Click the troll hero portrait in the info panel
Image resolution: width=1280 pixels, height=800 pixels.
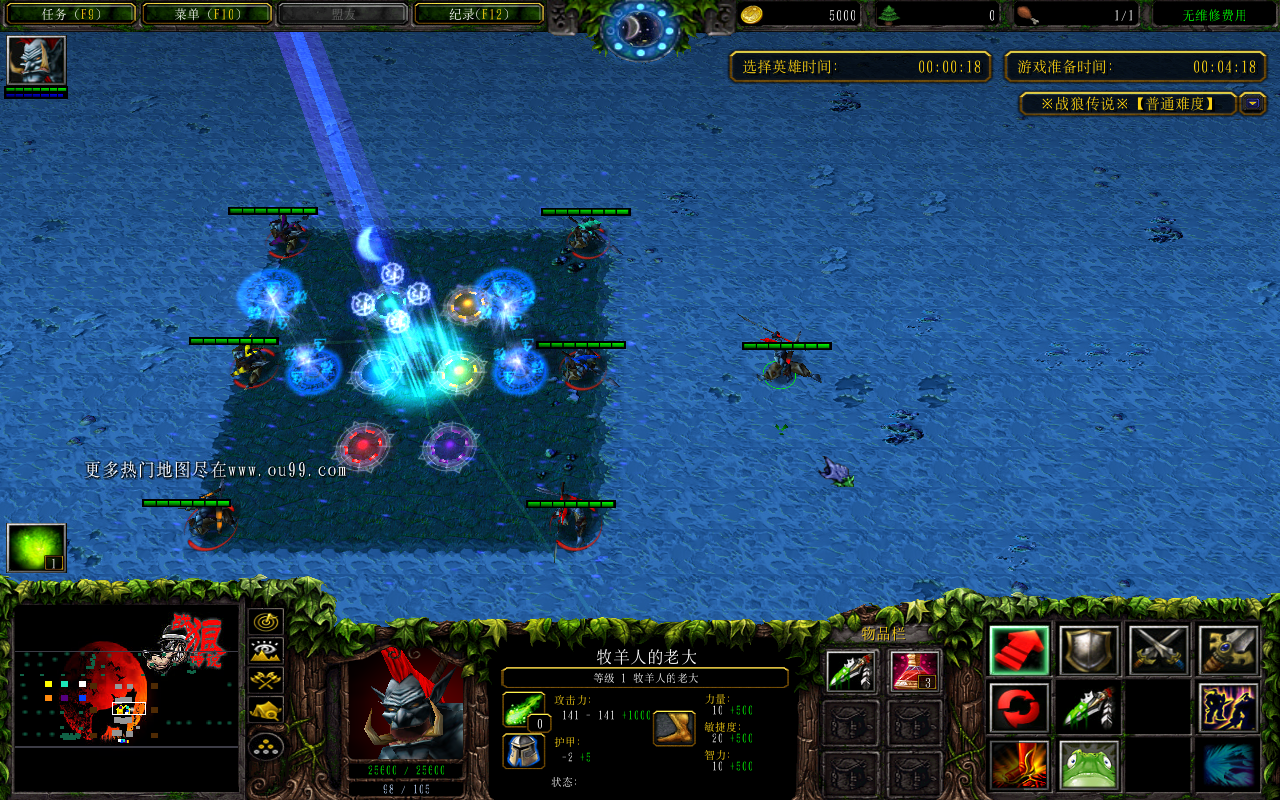[x=405, y=702]
